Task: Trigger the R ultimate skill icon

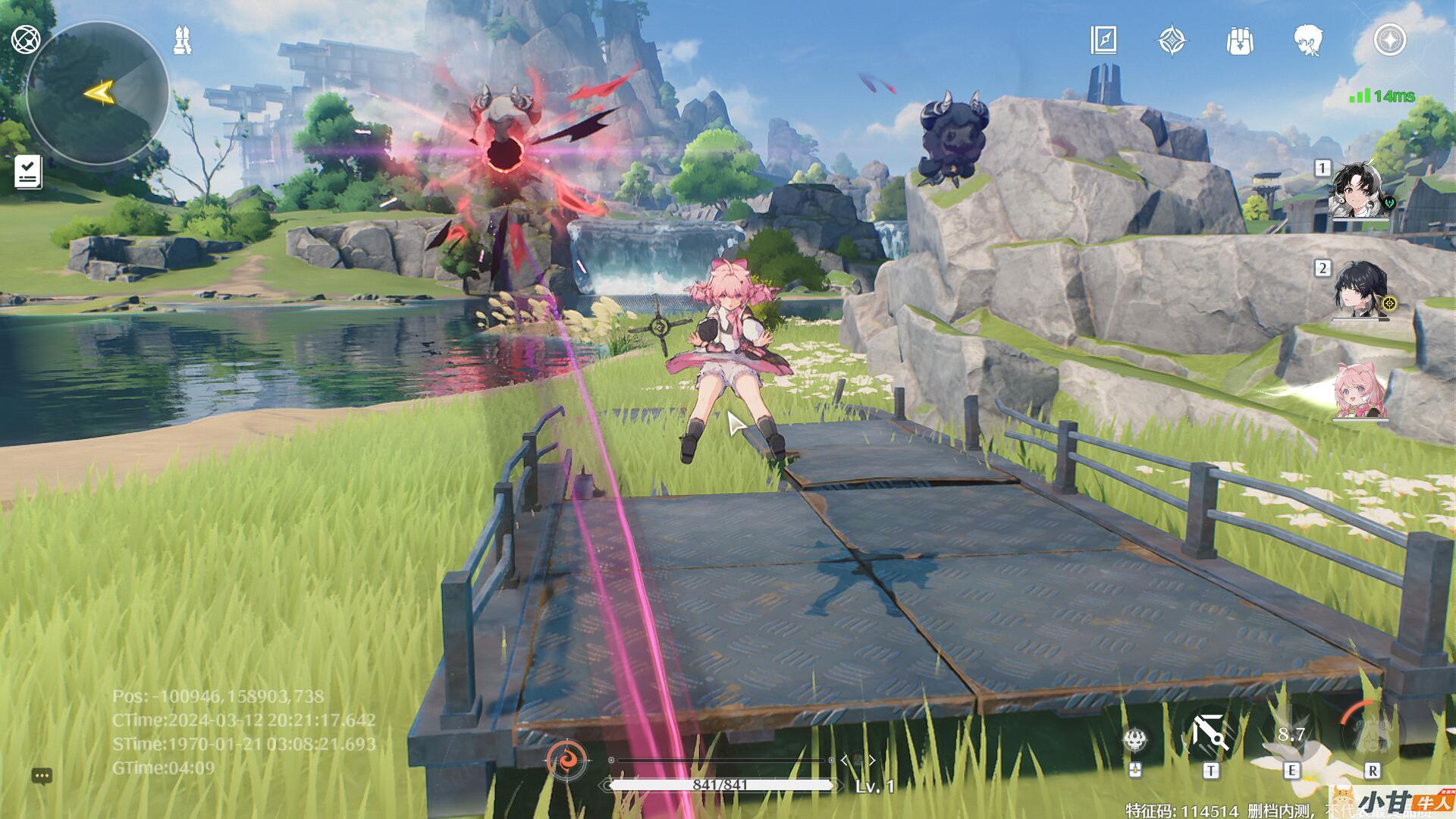Action: tap(1371, 733)
